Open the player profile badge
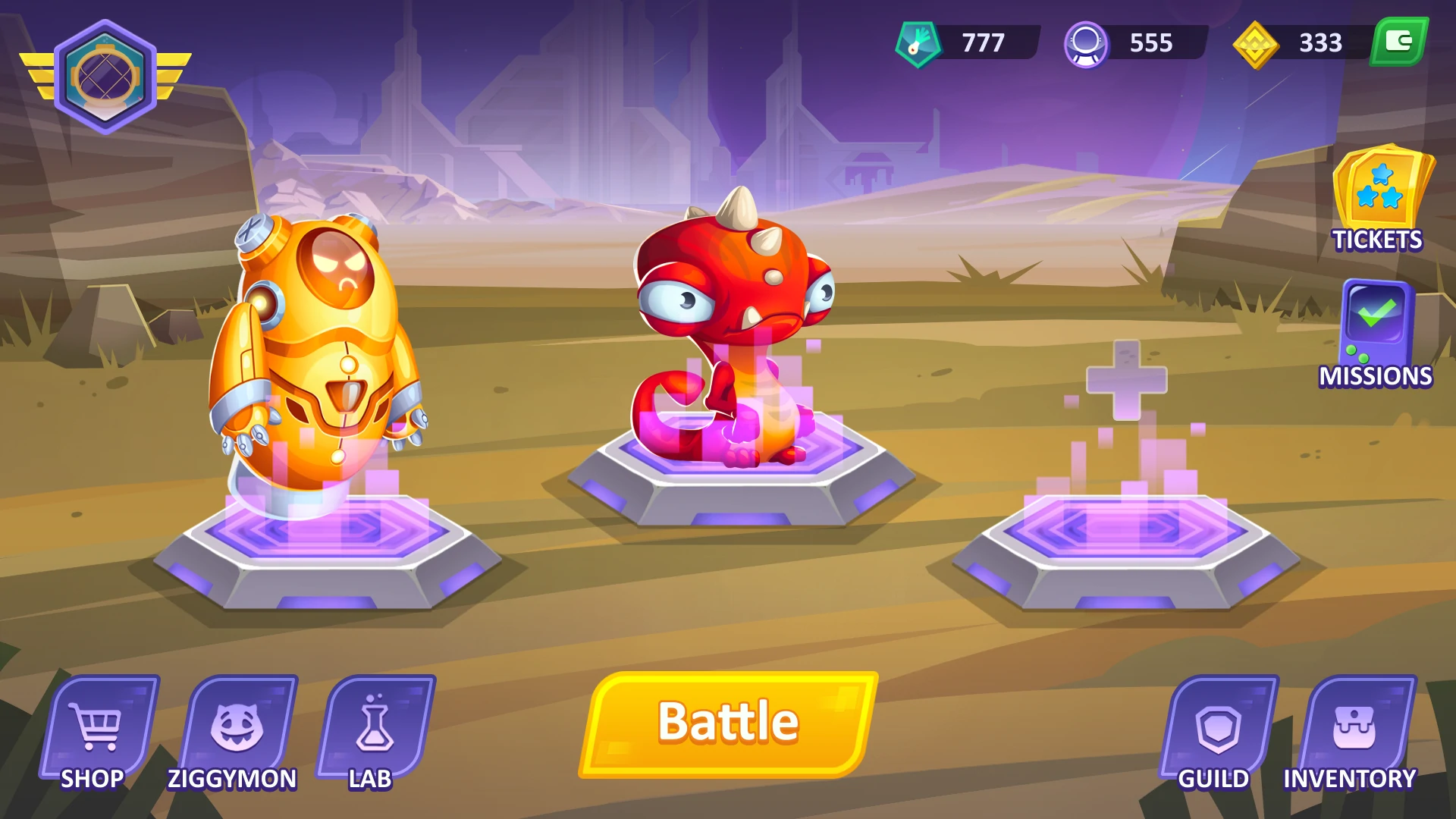The height and width of the screenshot is (819, 1456). coord(105,77)
